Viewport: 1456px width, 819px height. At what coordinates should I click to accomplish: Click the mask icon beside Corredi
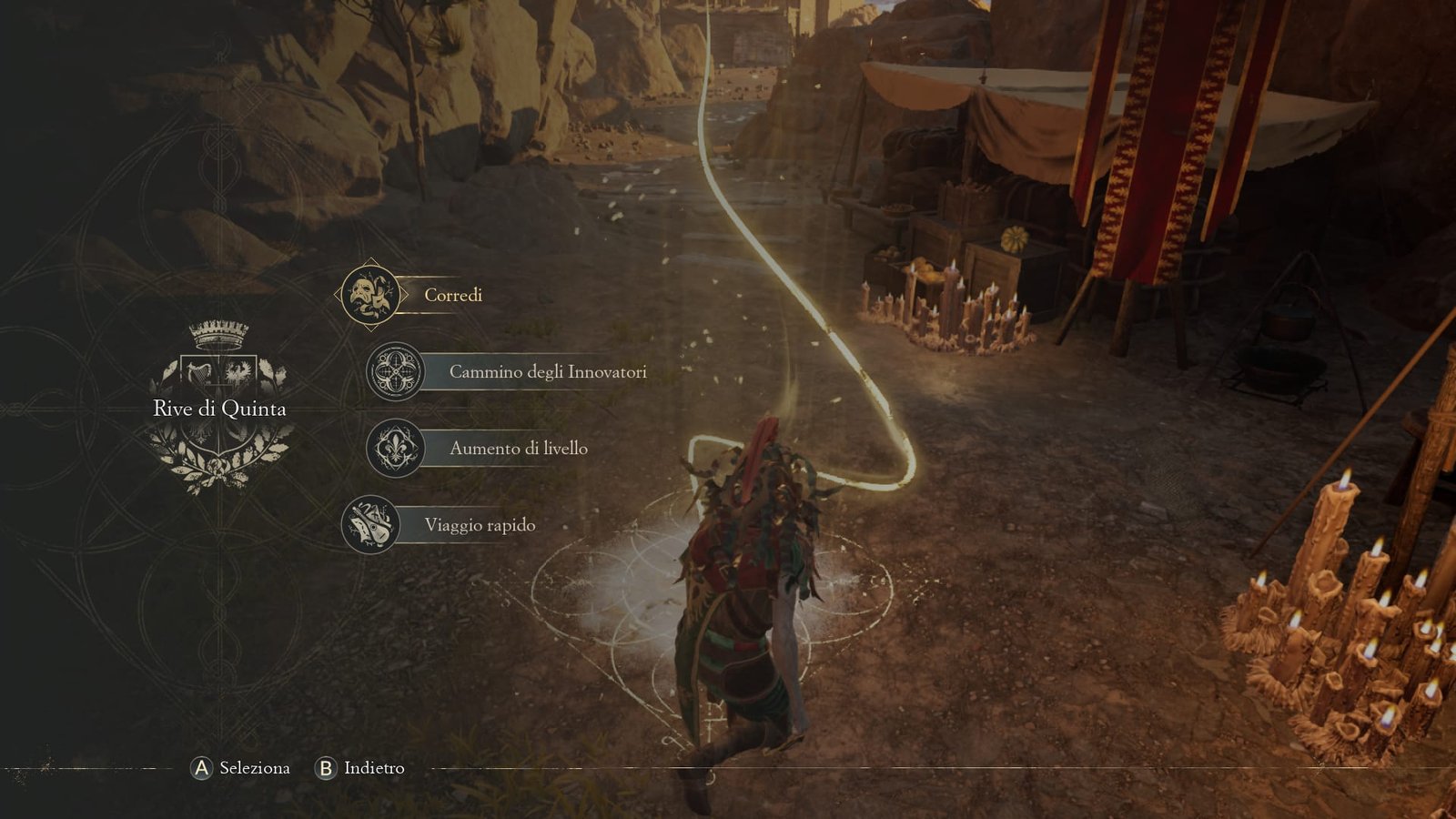pos(369,295)
